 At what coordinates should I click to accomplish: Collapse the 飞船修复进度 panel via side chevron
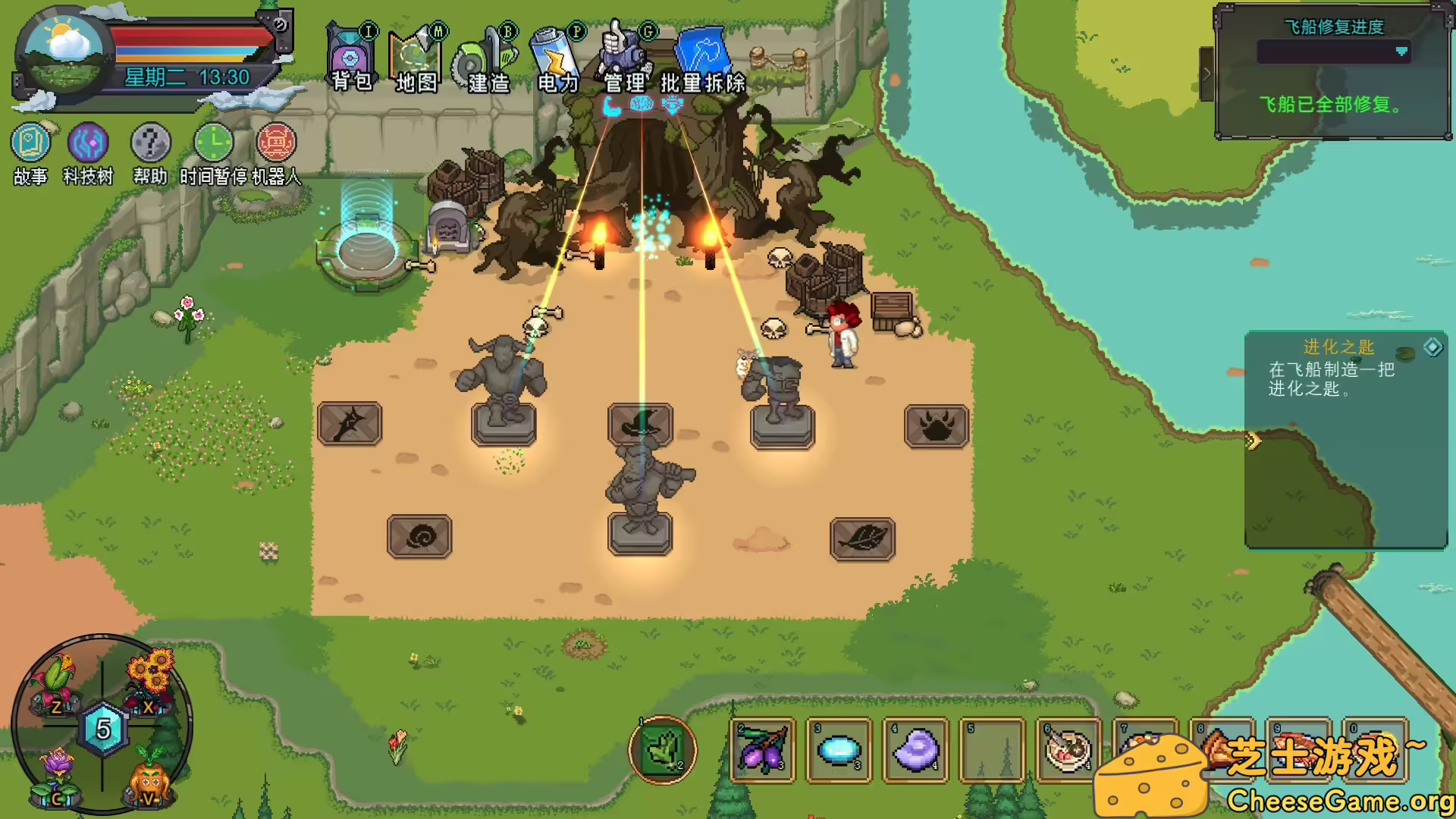[x=1207, y=74]
